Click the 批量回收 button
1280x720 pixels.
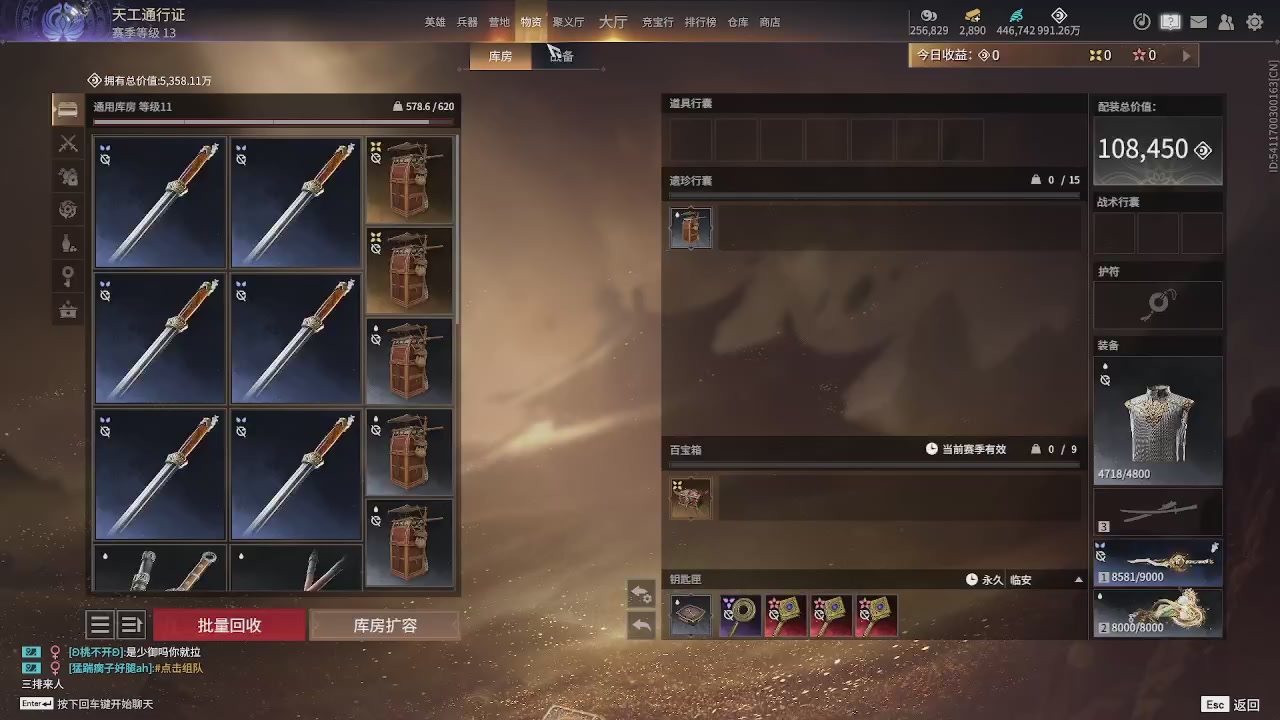(x=228, y=624)
